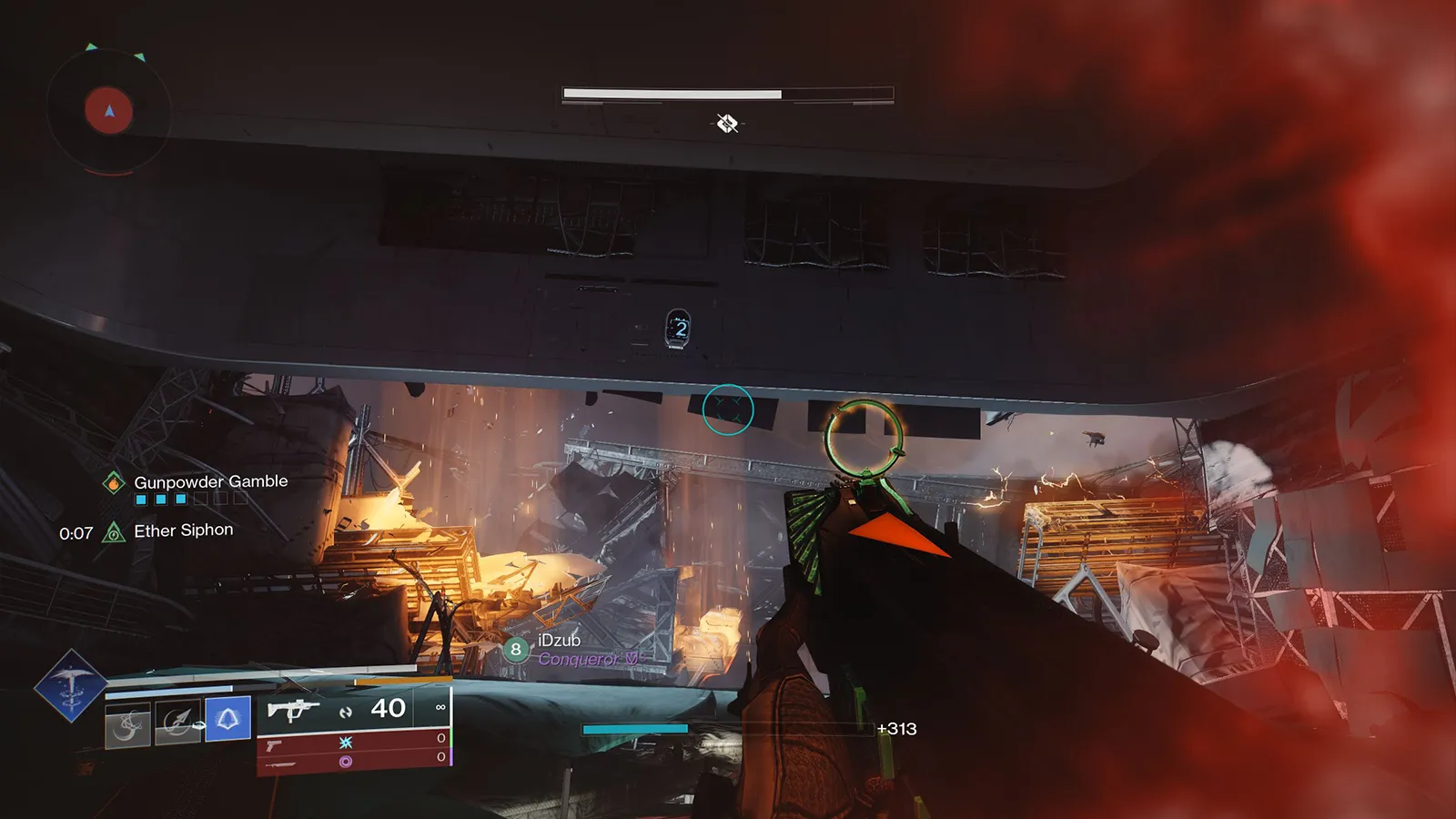Click the boss marker icon below health bar
The height and width of the screenshot is (819, 1456).
[727, 123]
